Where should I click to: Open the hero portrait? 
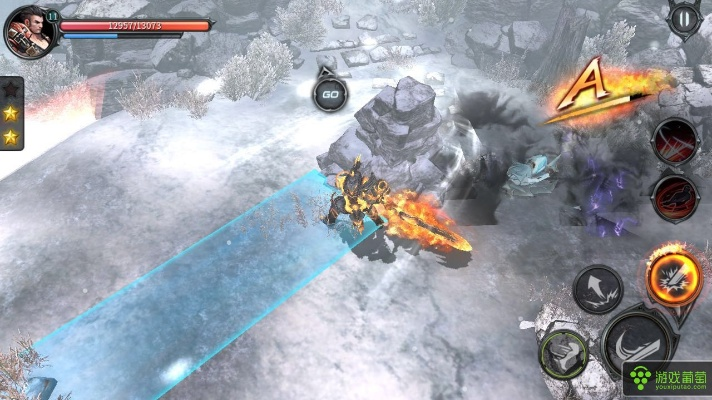(x=28, y=31)
